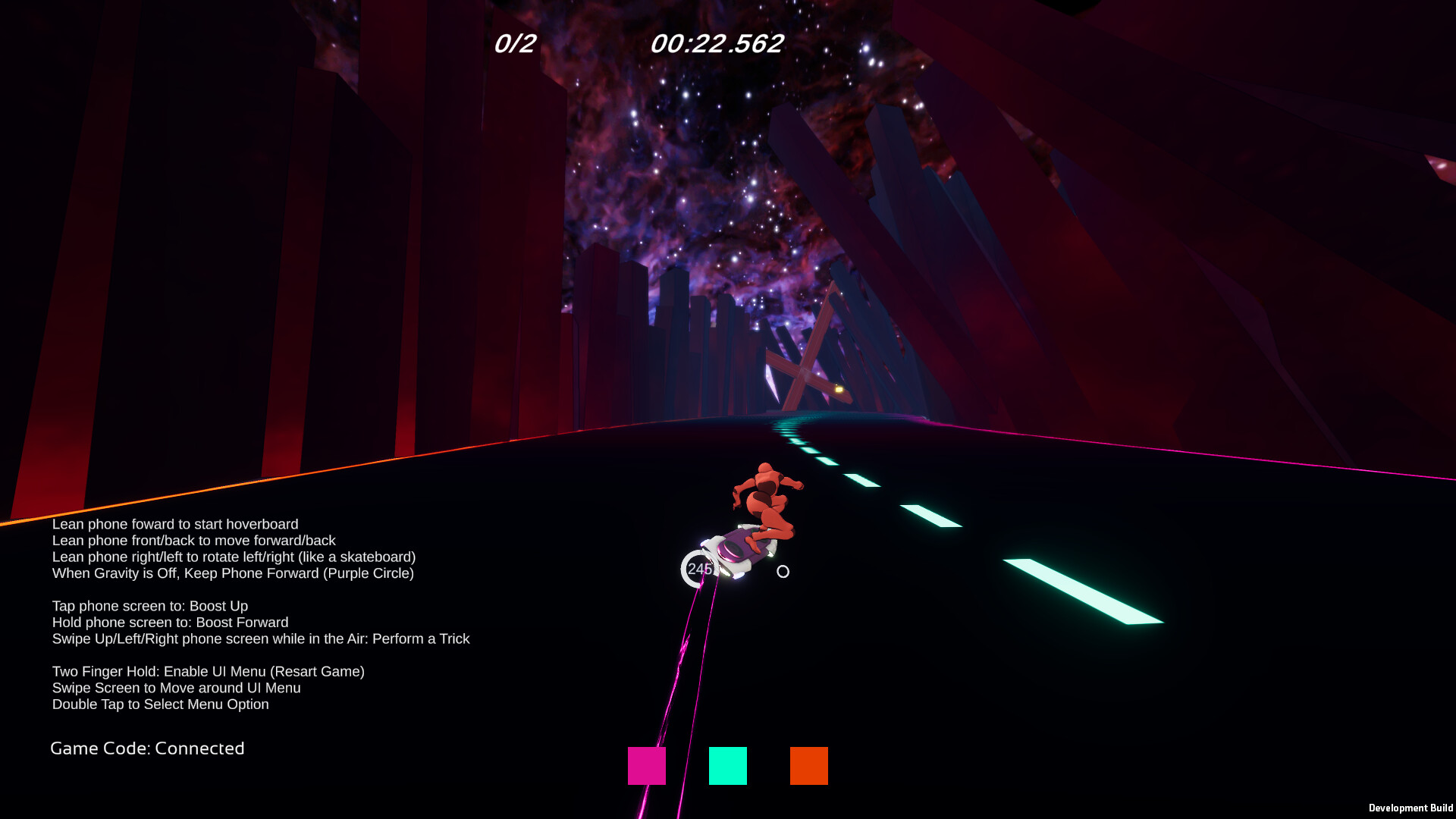Click the Game Code: Connected status text

pos(147,748)
